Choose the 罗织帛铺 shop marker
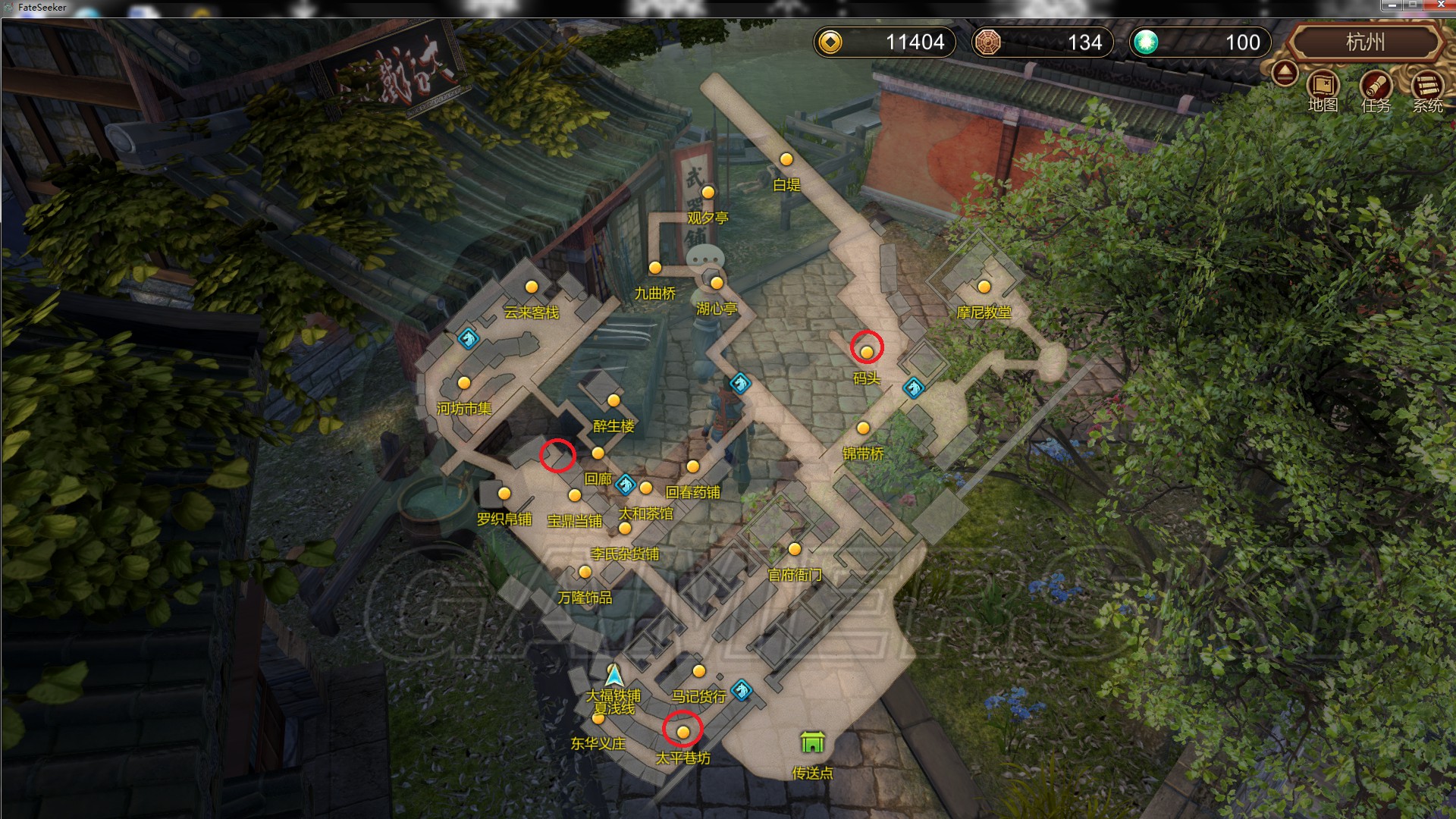1456x819 pixels. 504,494
